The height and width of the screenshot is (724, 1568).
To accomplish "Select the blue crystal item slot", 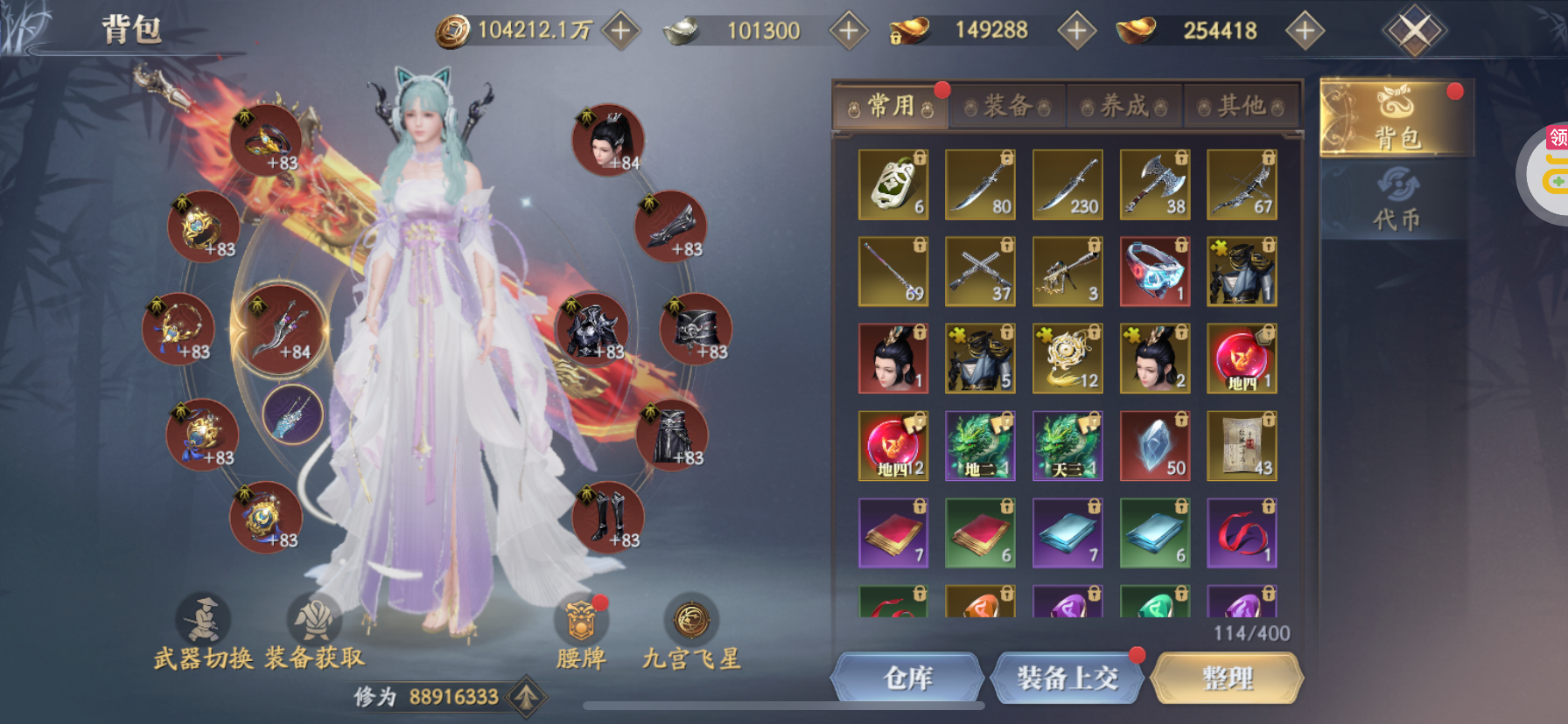I will (1154, 446).
